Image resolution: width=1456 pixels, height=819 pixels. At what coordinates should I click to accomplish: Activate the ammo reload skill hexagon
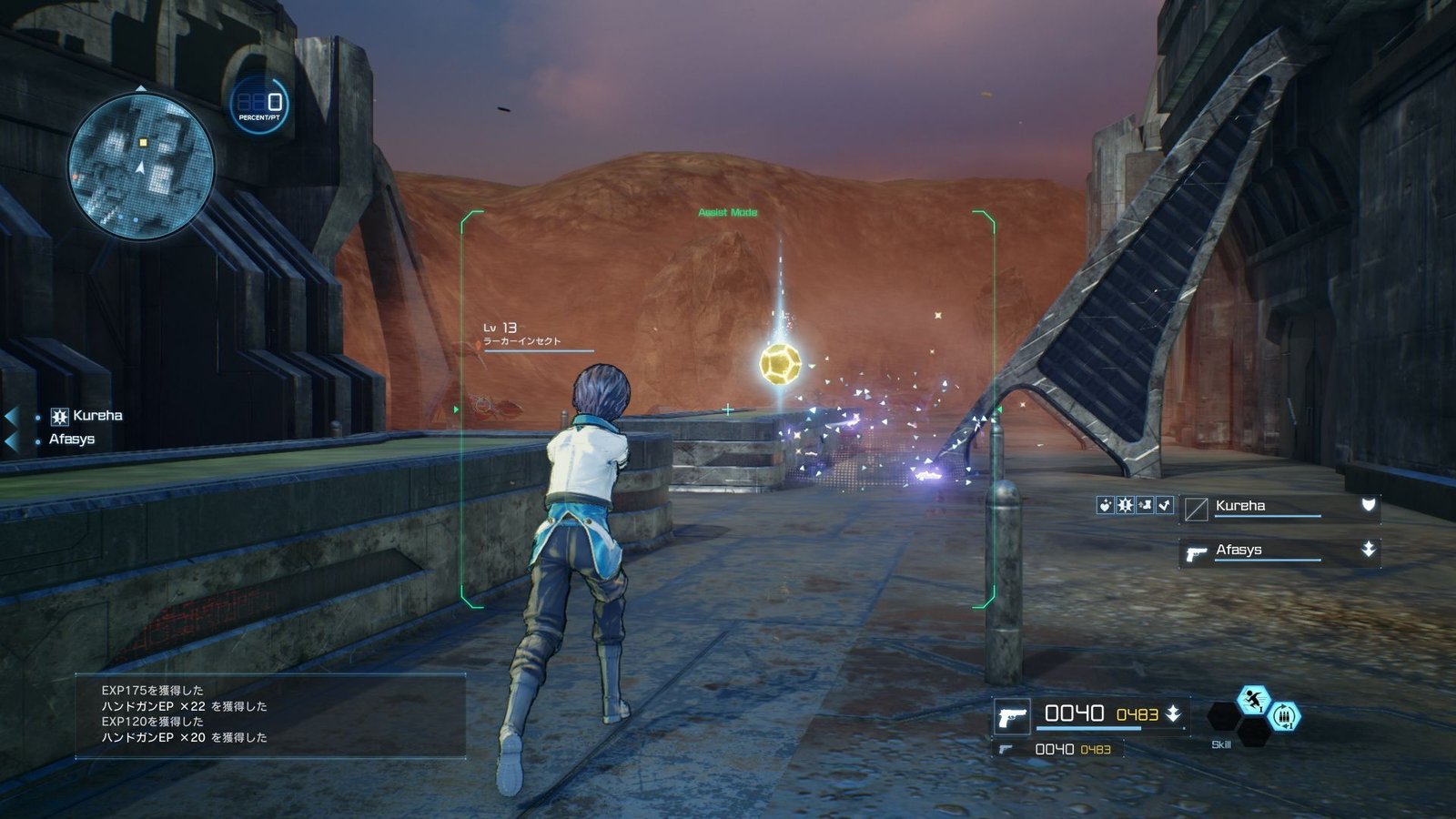click(x=1283, y=717)
